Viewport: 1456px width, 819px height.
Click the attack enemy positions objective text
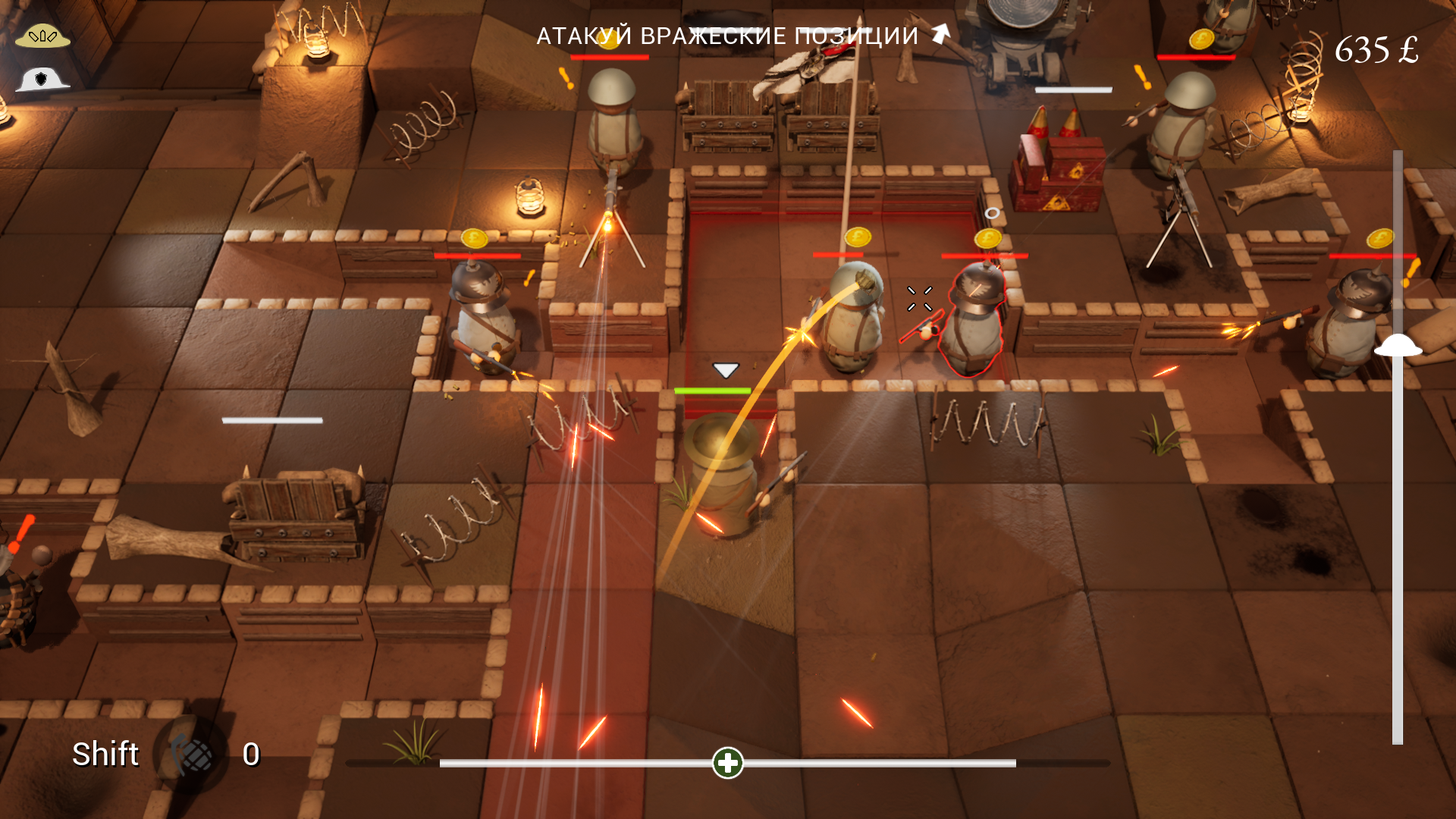[727, 36]
